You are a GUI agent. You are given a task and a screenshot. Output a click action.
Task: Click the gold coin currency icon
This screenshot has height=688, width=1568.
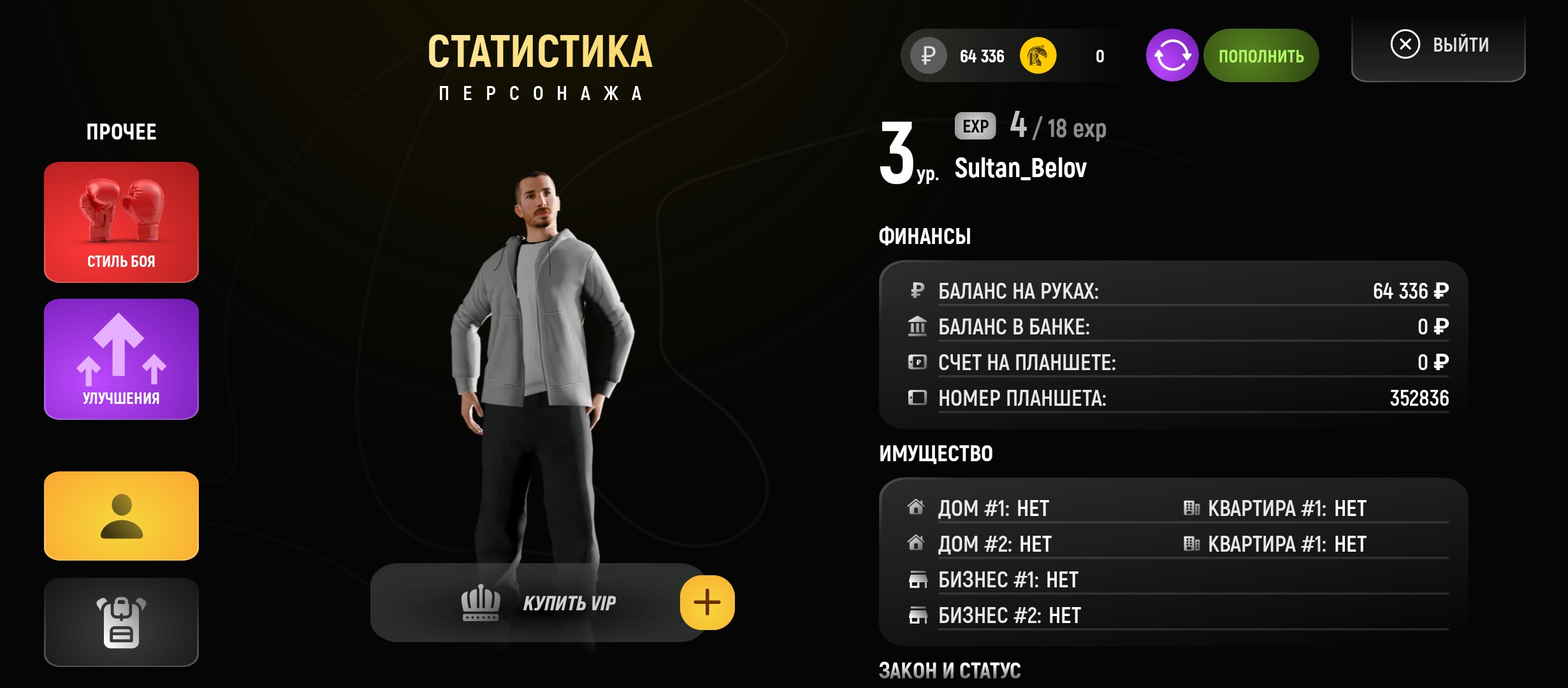pos(1038,56)
